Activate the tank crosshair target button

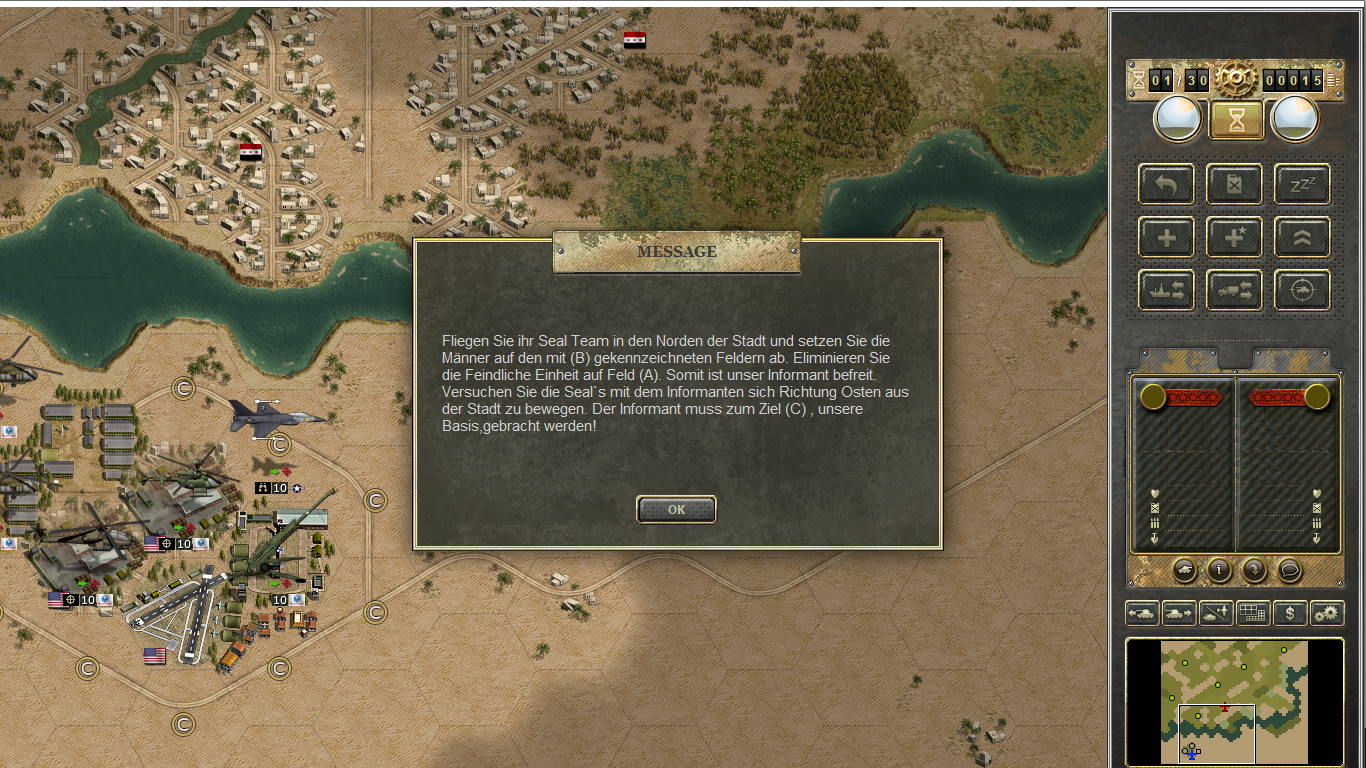[x=1302, y=290]
